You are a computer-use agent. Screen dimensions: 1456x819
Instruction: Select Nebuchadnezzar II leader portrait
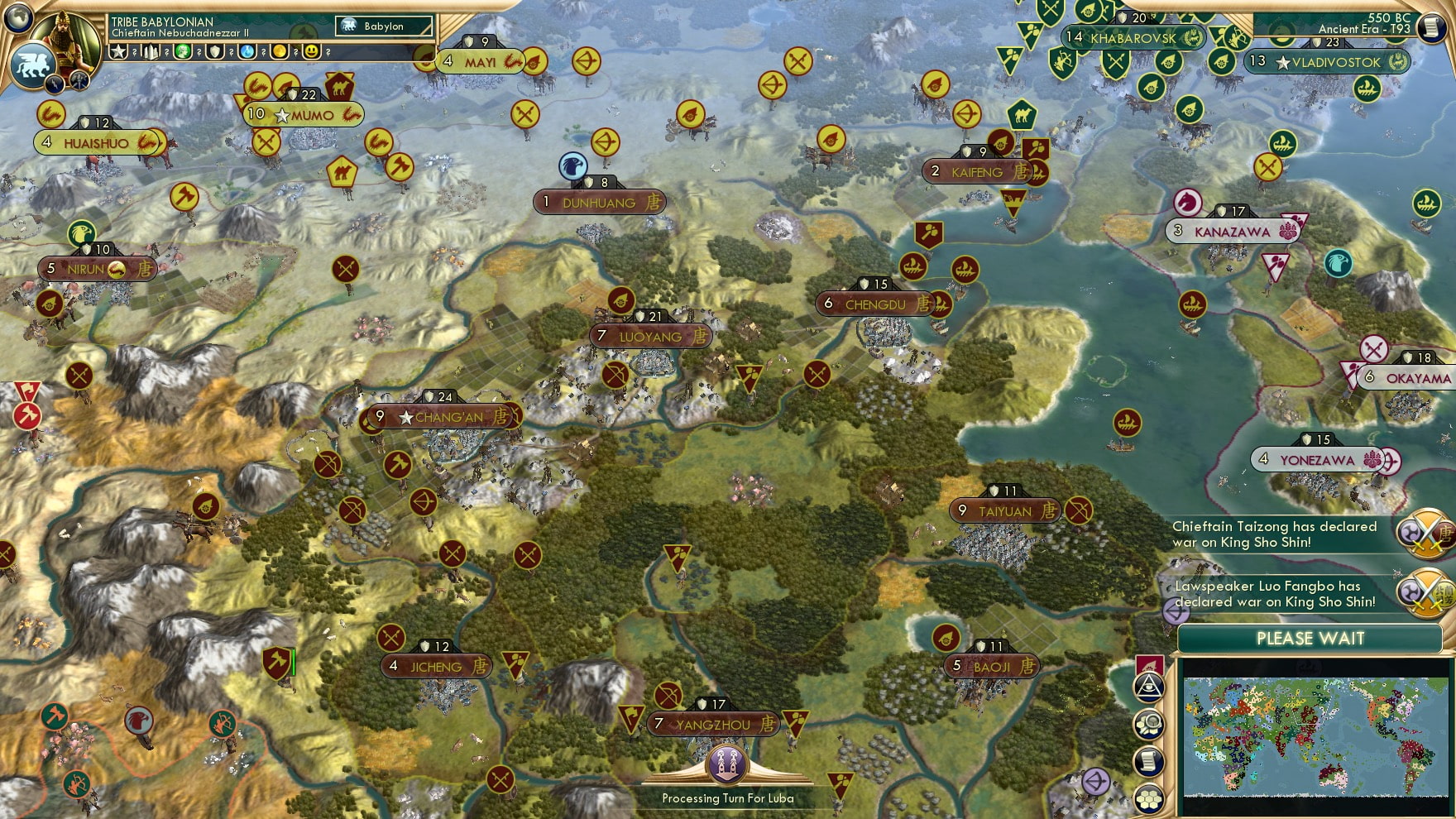pyautogui.click(x=69, y=40)
